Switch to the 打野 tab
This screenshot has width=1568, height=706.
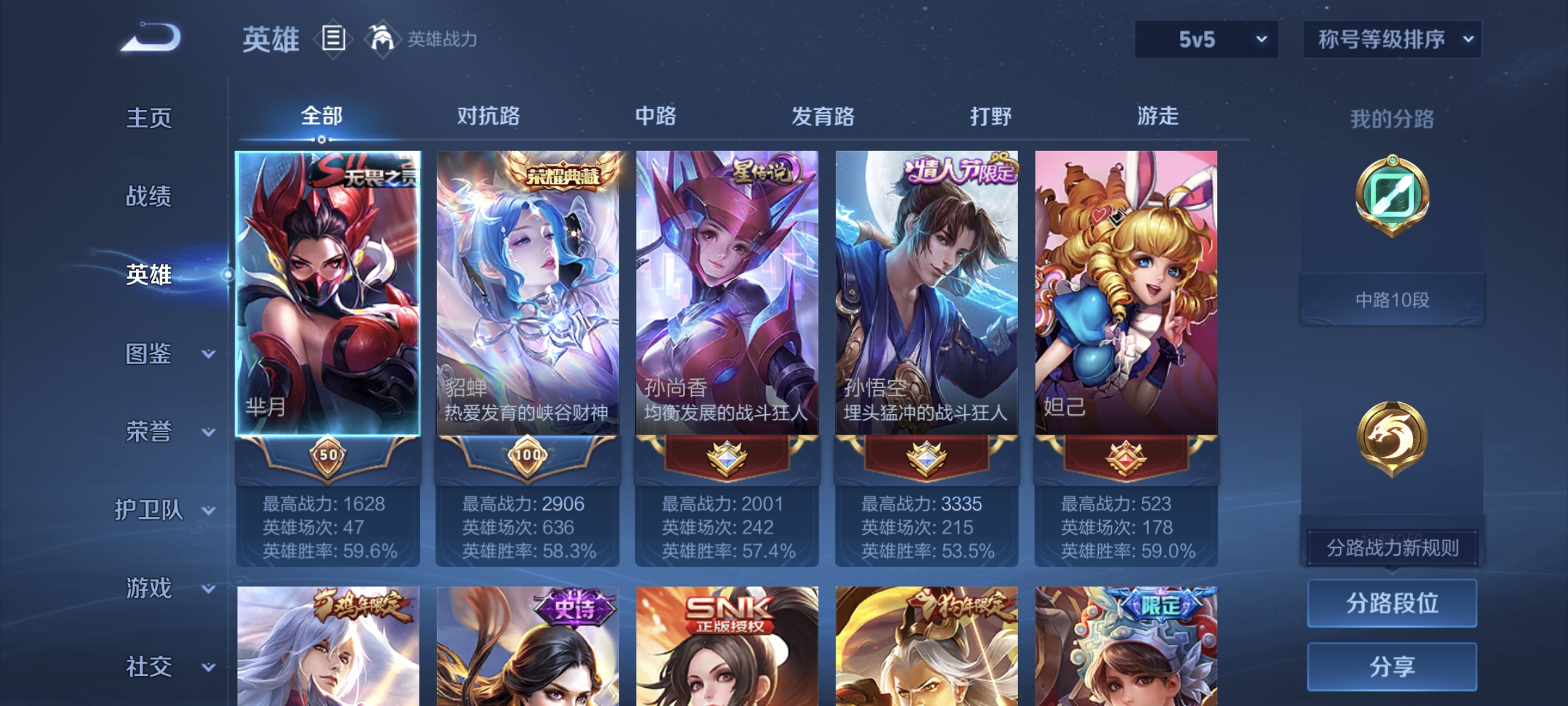click(x=990, y=116)
